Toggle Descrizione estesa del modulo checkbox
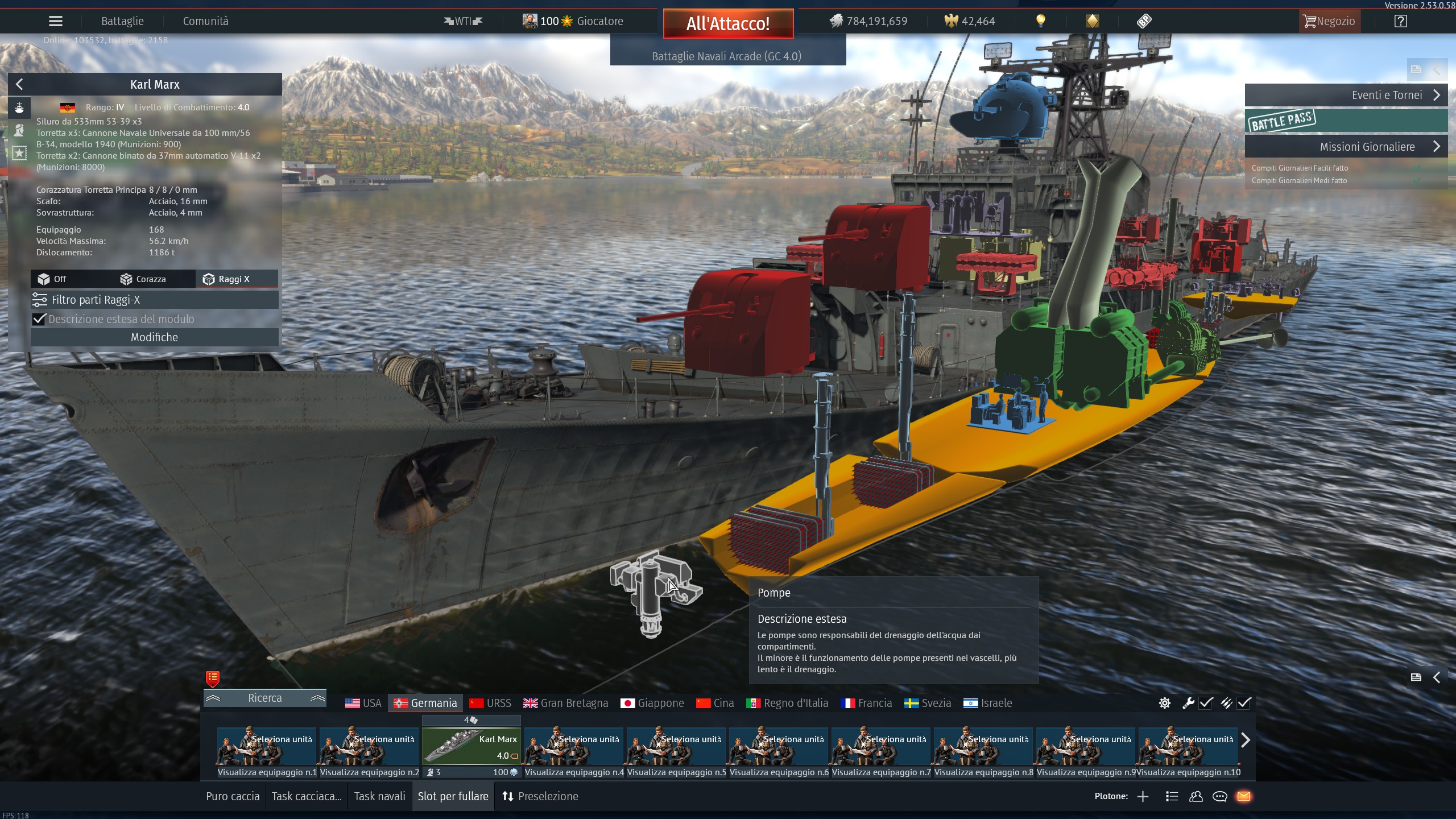This screenshot has width=1456, height=819. (x=39, y=319)
